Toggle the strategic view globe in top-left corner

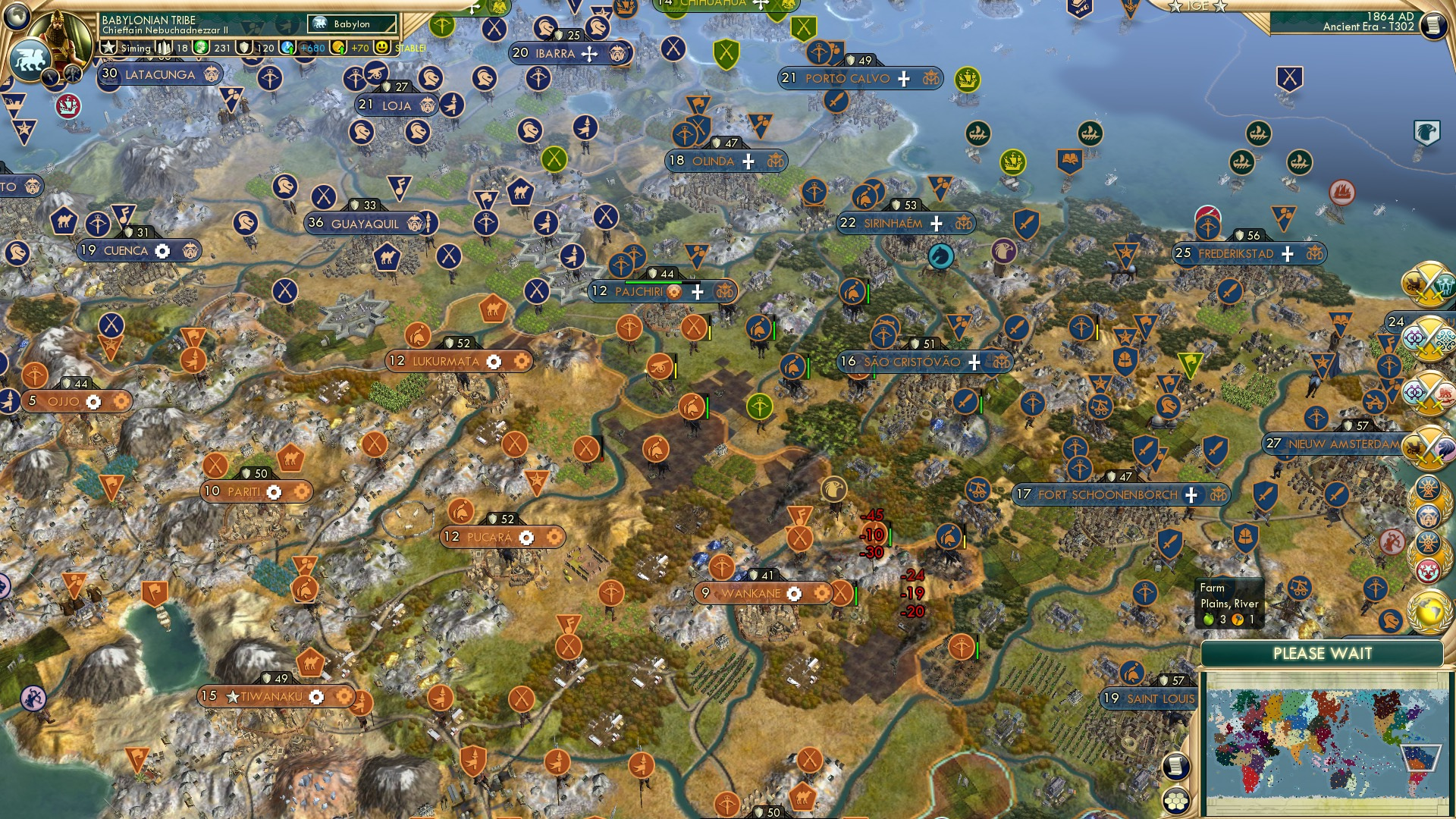click(15, 17)
